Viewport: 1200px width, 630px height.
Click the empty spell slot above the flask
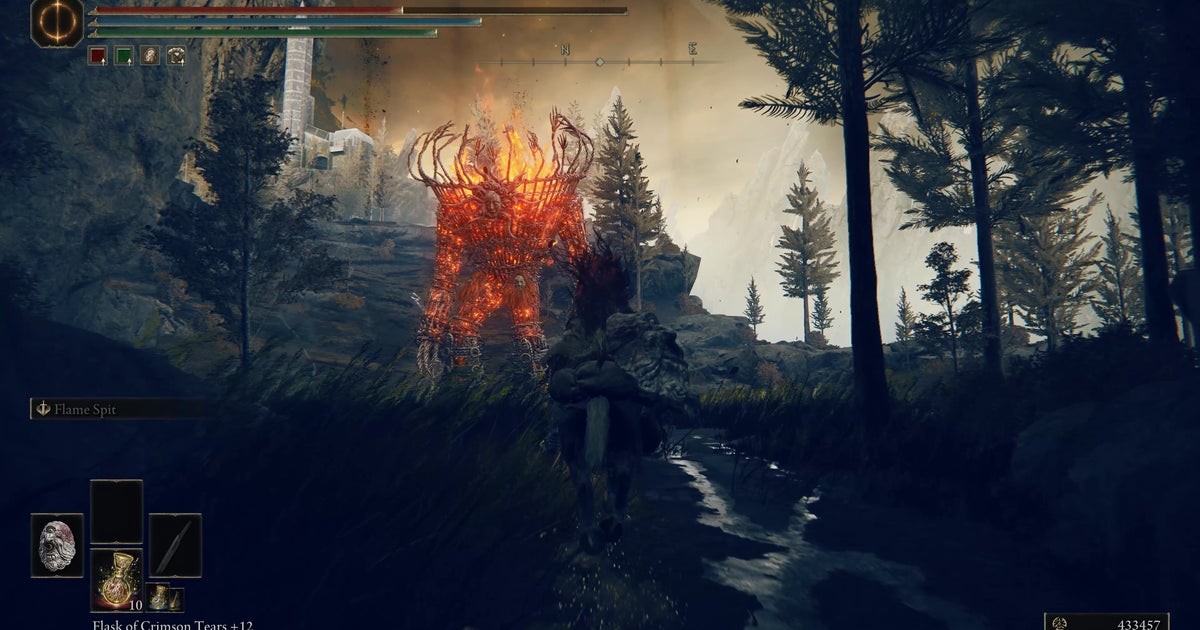pyautogui.click(x=116, y=512)
